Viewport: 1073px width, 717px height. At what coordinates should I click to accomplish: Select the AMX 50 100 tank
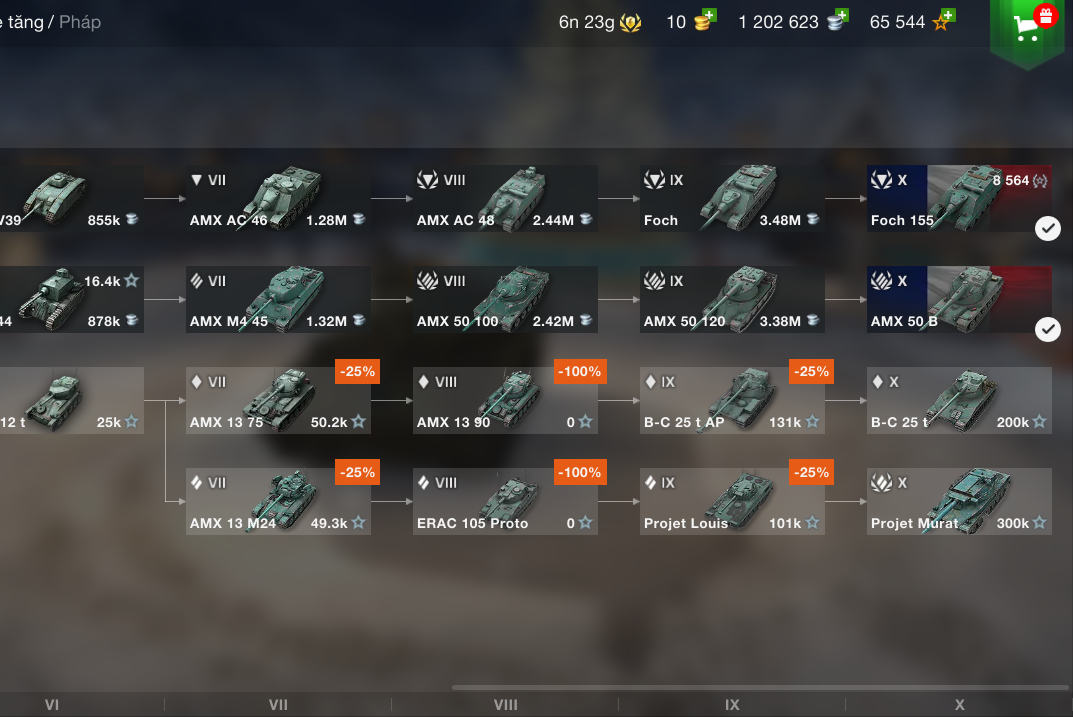click(x=505, y=300)
